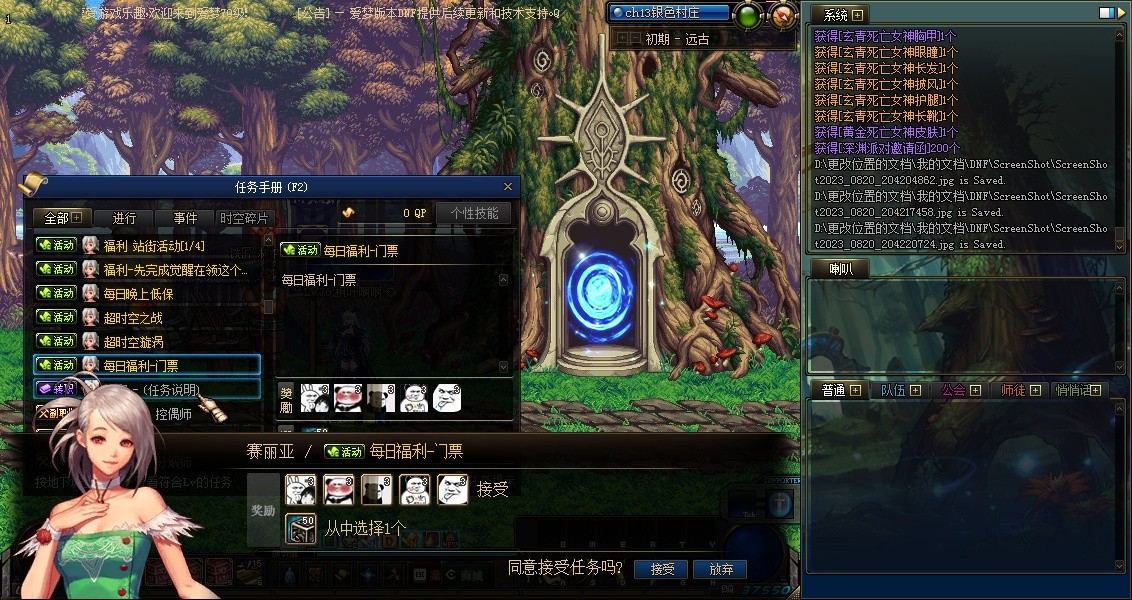Accept the quest with the 接受 button
This screenshot has width=1132, height=600.
click(x=662, y=569)
